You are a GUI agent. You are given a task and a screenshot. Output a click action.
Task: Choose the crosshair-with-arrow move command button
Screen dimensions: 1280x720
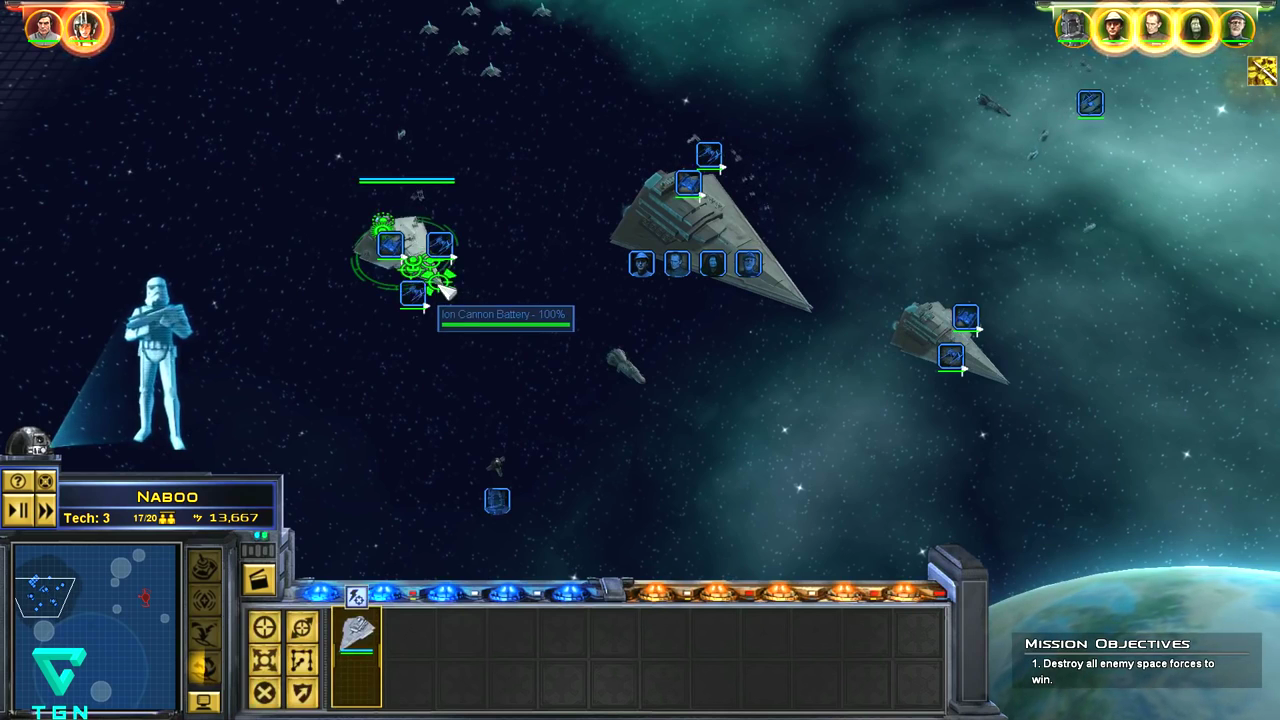pyautogui.click(x=302, y=628)
